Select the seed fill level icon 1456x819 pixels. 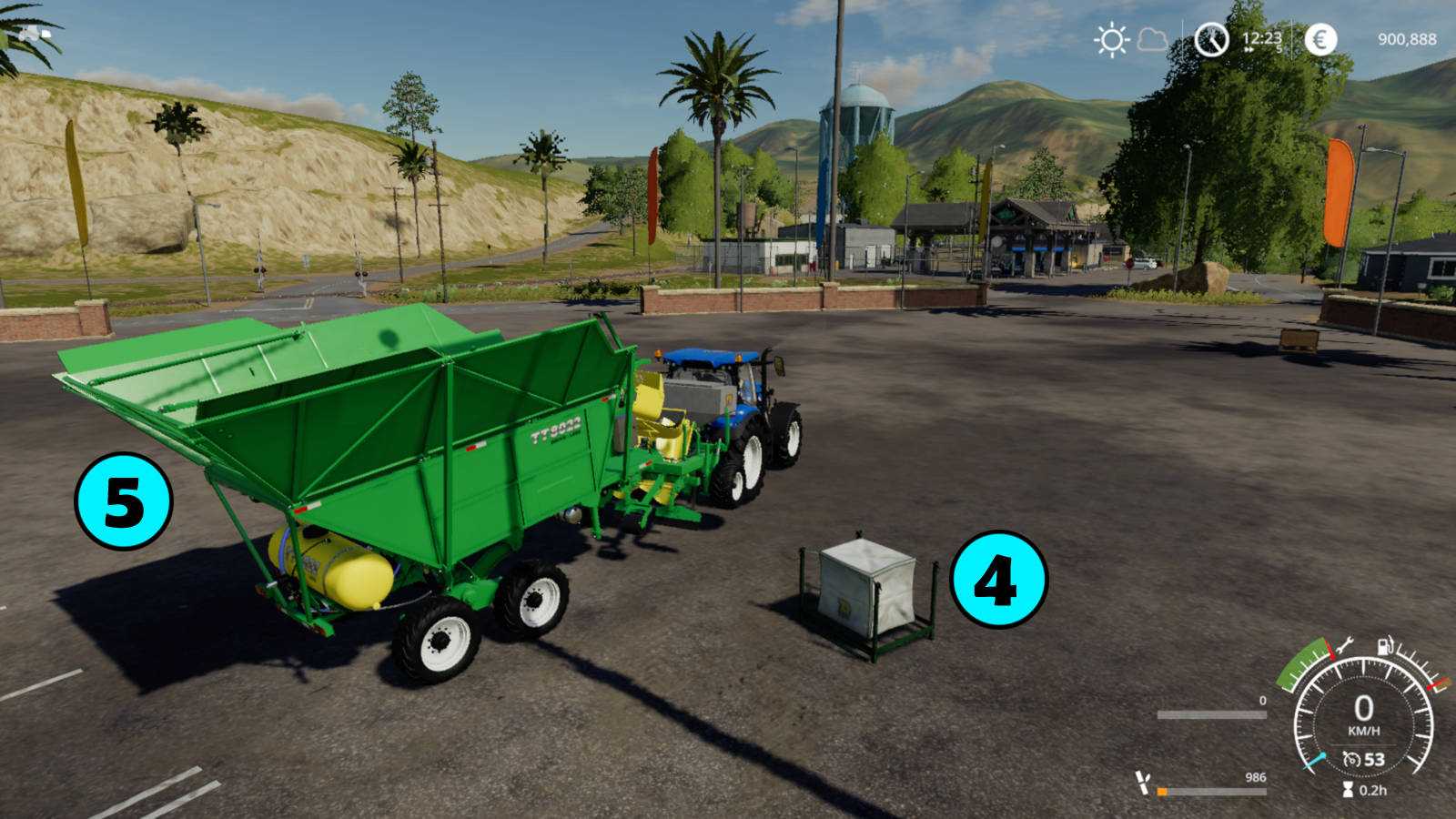(1142, 783)
